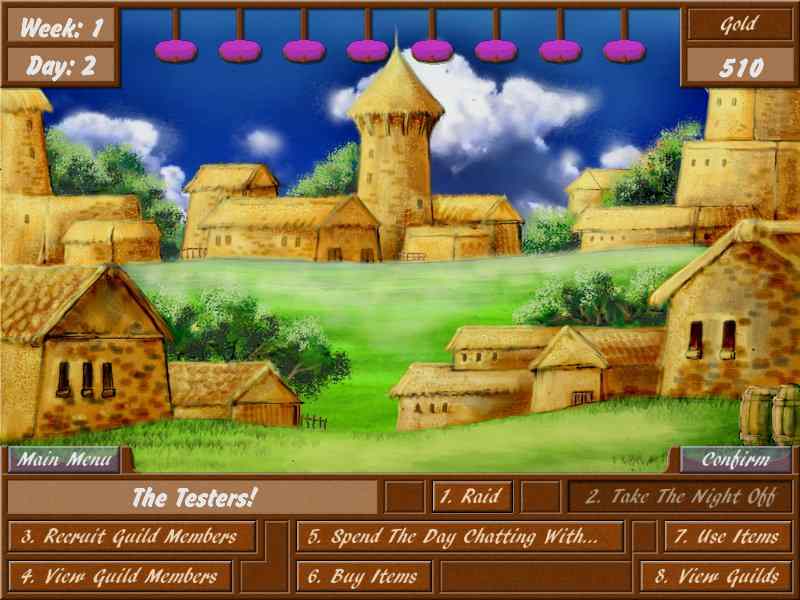The image size is (800, 600).
Task: Open the Main Menu
Action: 65,460
